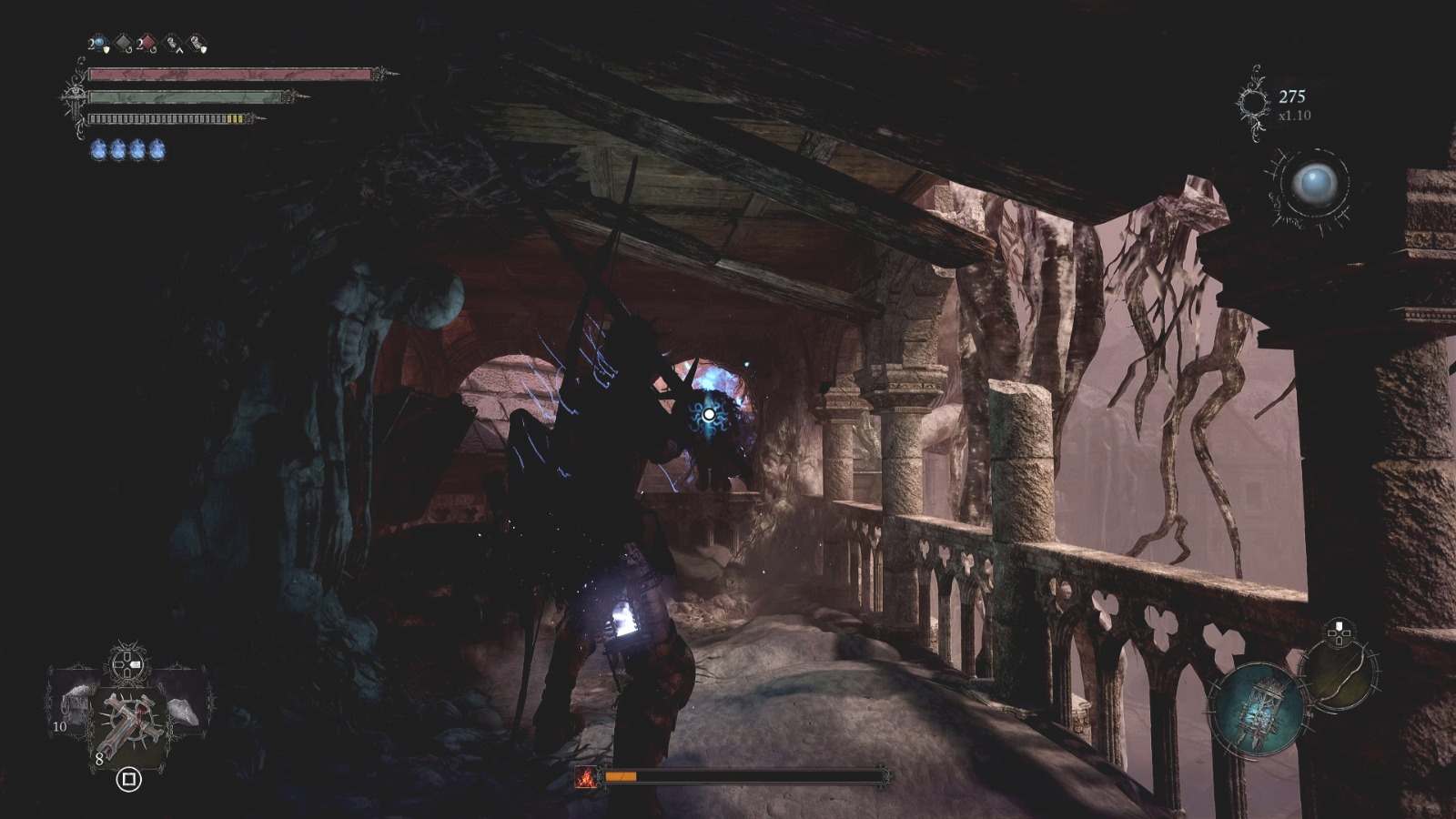The image size is (1456, 819).
Task: Open the d-pad item selector above the crucifix
Action: coord(126,663)
